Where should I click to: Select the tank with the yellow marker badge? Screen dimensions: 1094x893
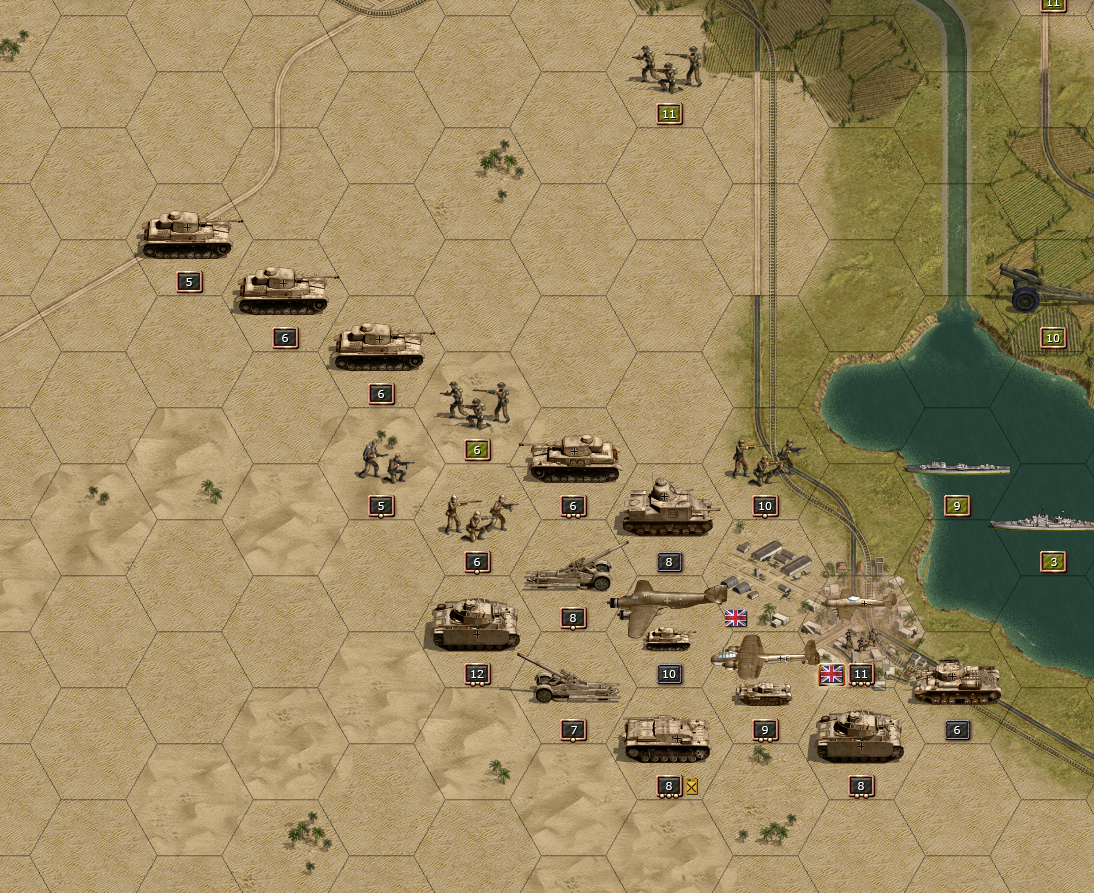click(x=667, y=738)
